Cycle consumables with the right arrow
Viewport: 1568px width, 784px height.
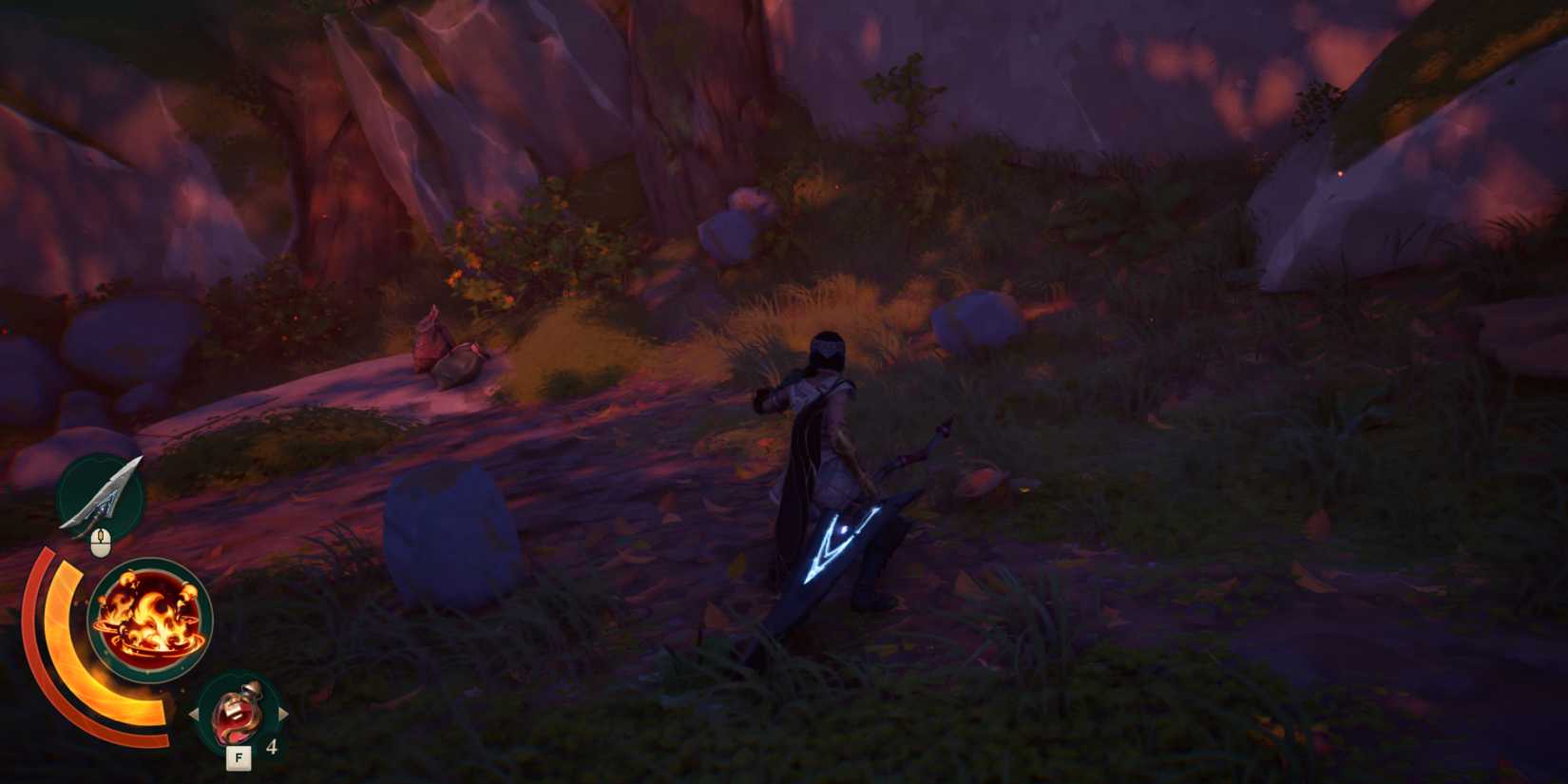pos(285,715)
